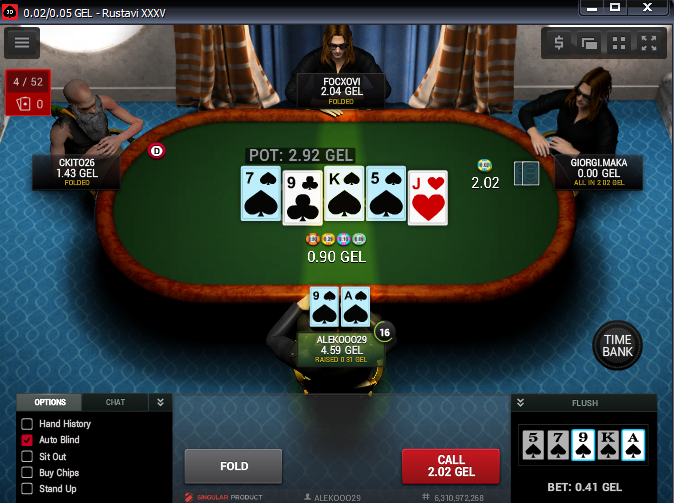This screenshot has width=674, height=503.
Task: Collapse the Flush hand strength panel
Action: 520,403
